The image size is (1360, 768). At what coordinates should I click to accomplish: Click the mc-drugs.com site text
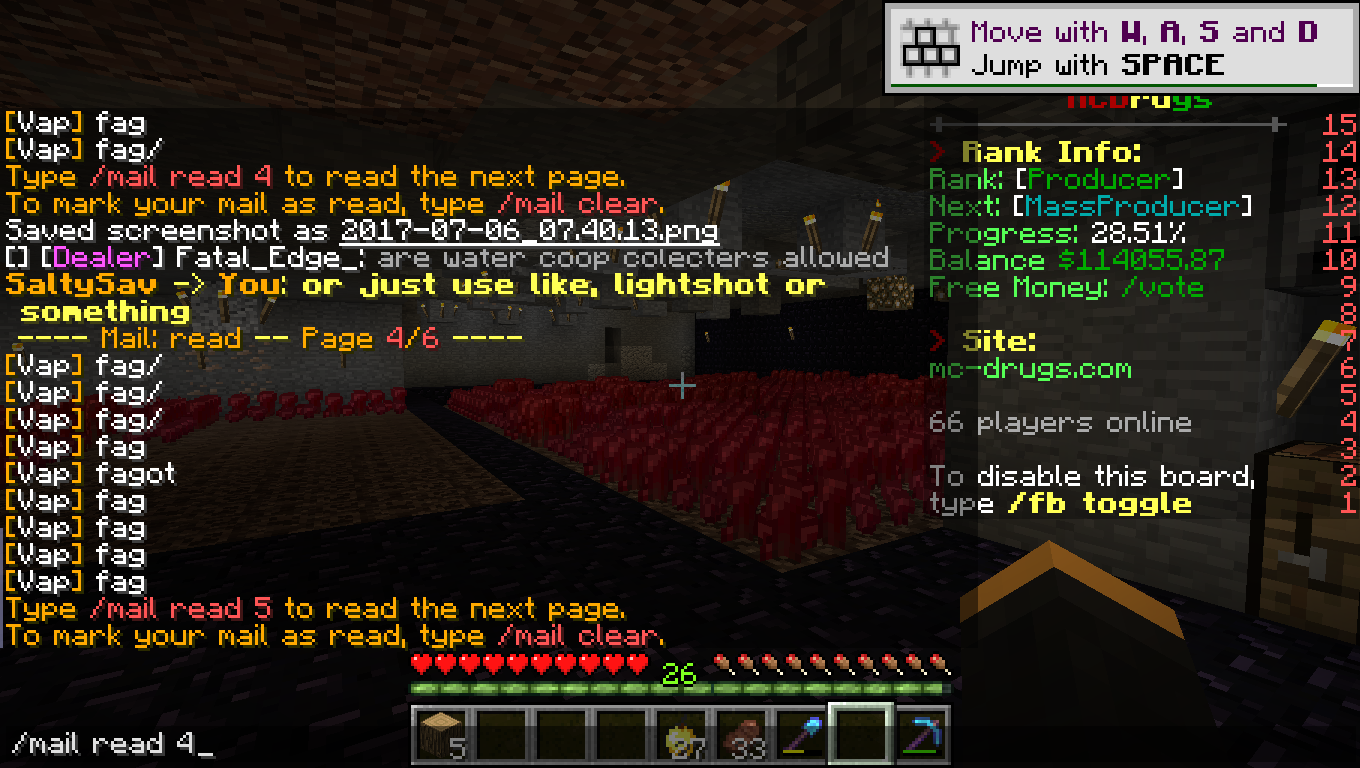pyautogui.click(x=1030, y=369)
